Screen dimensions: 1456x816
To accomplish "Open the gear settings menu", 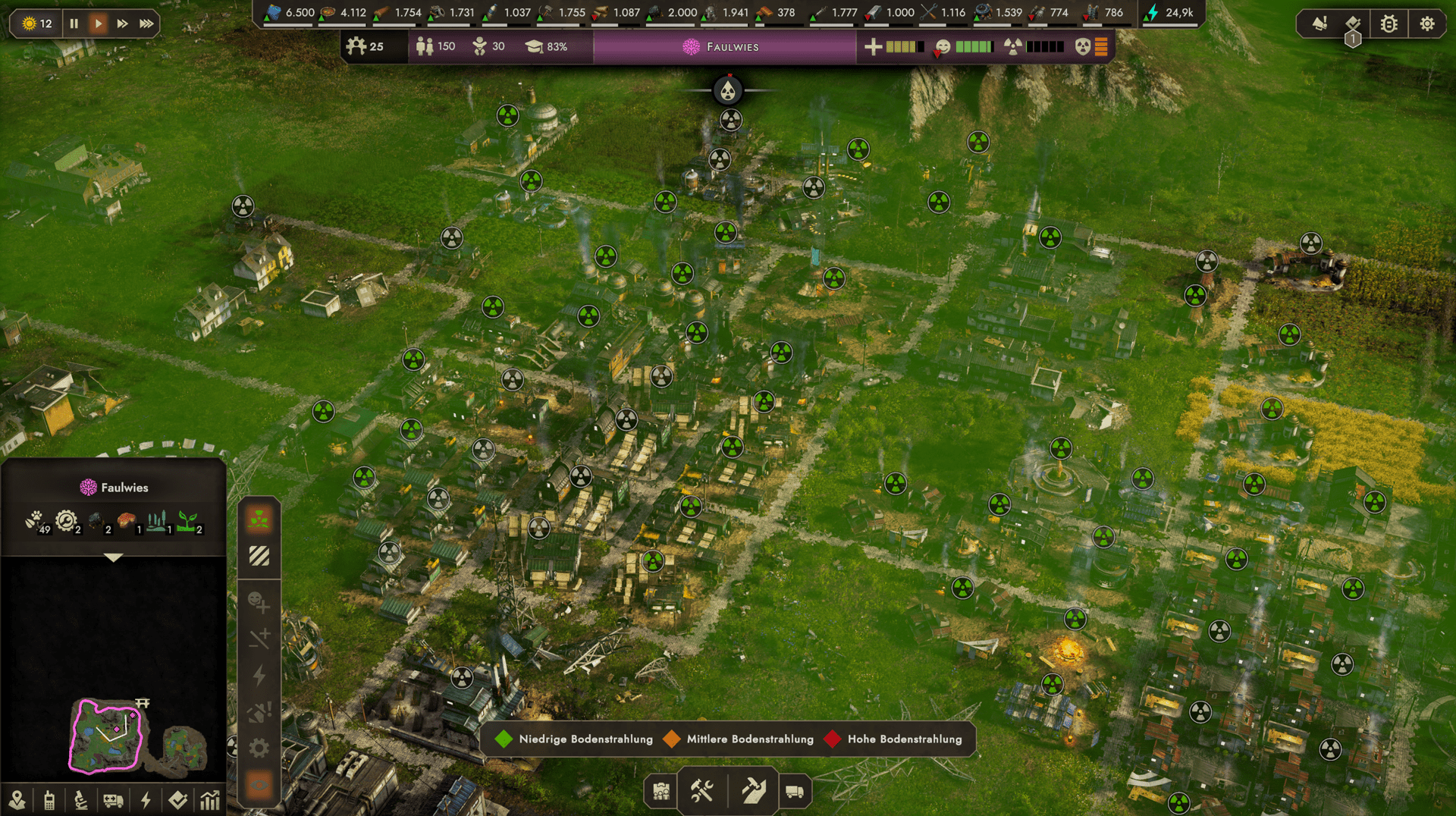I will 1426,24.
